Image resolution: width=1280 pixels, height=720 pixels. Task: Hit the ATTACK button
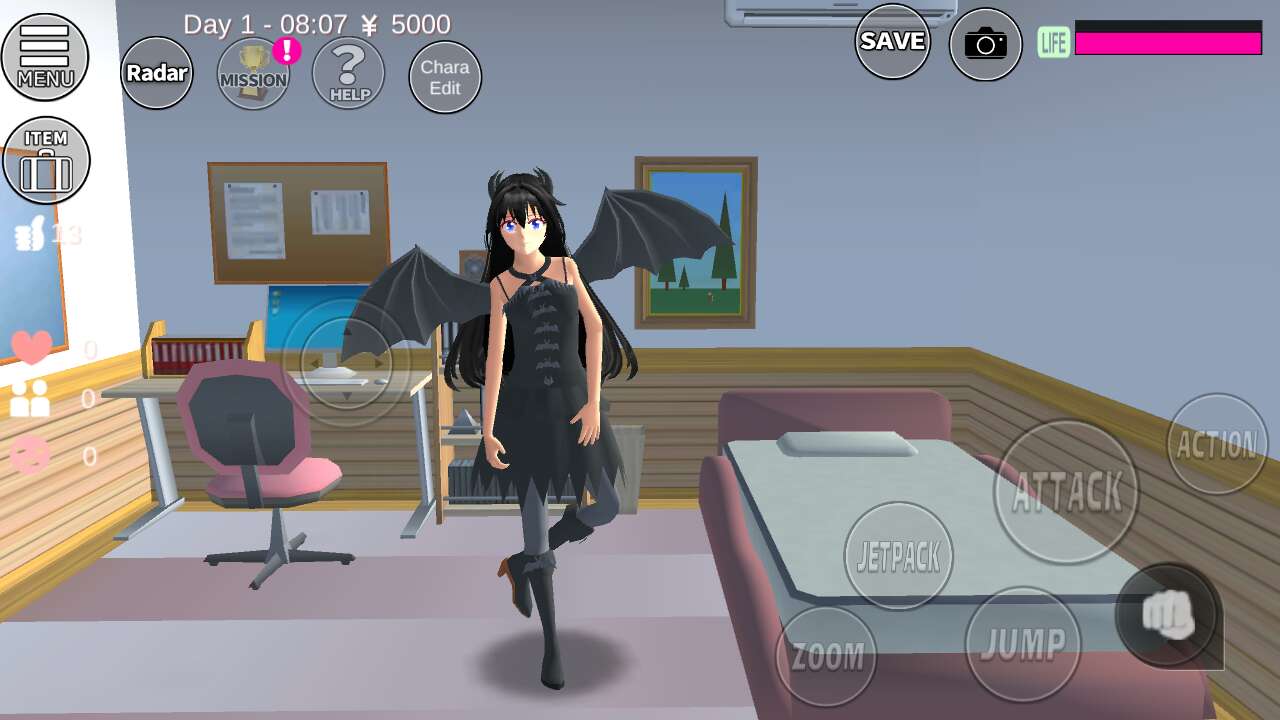(1066, 492)
